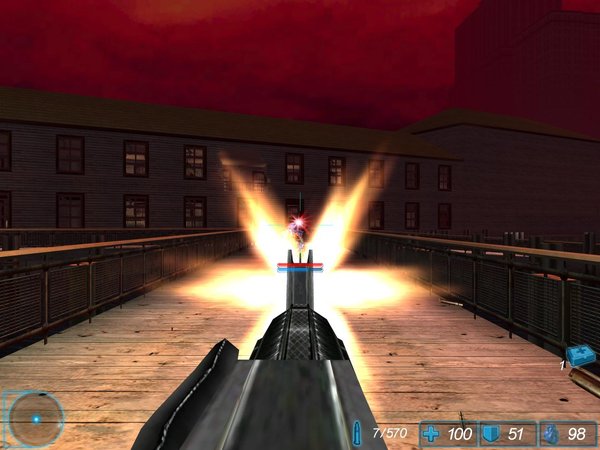Click the bullet ammo icon
Screen dimensions: 600x450
(x=358, y=433)
